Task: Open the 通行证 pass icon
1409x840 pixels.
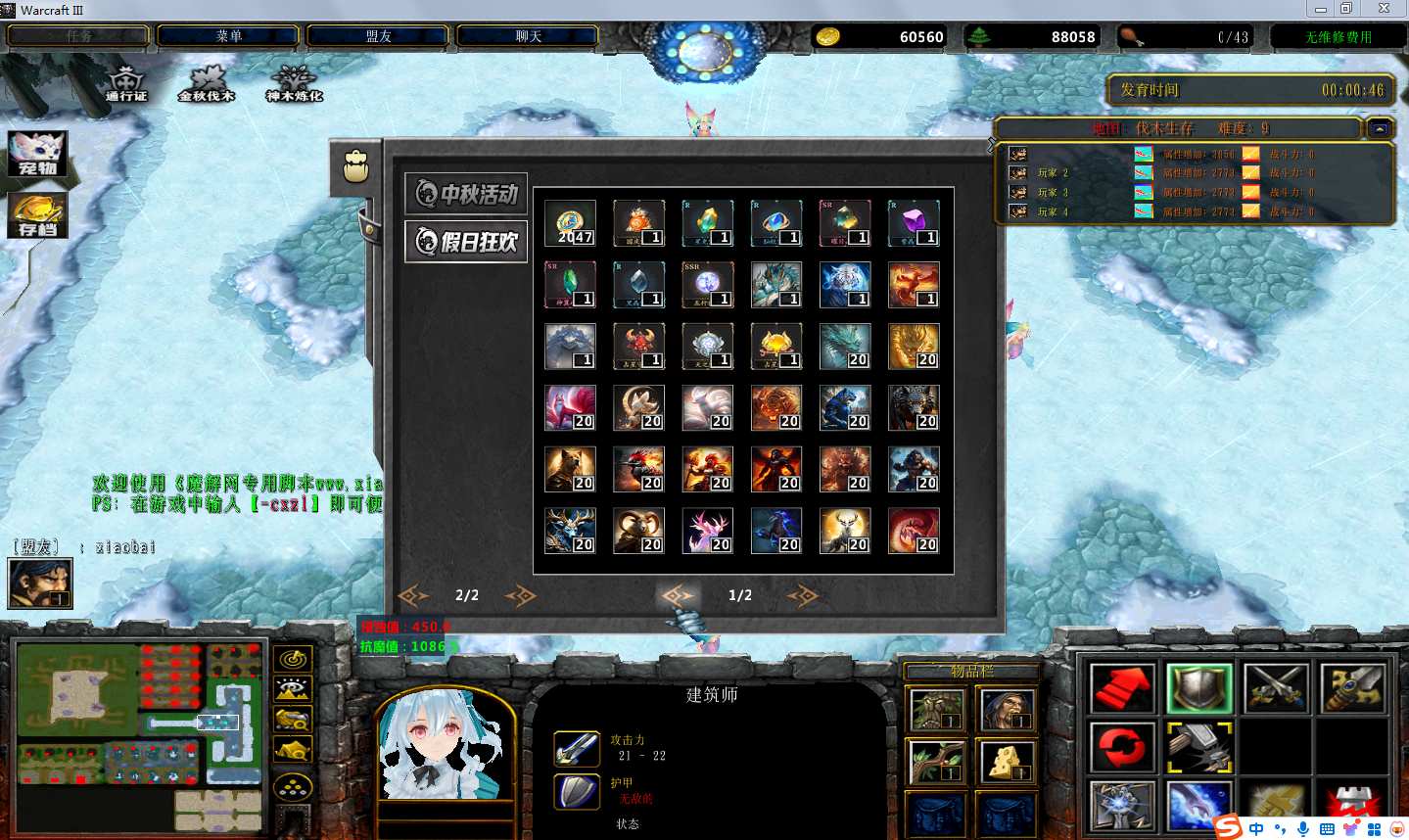Action: [x=126, y=82]
